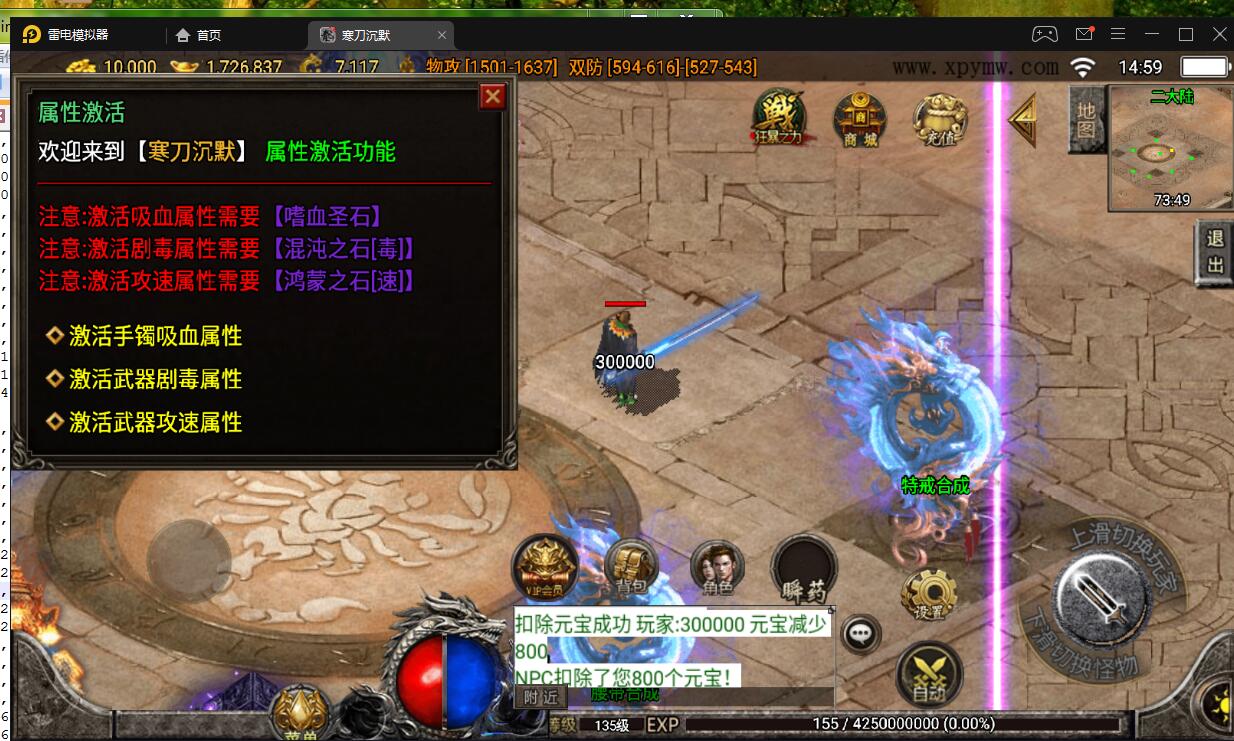The height and width of the screenshot is (741, 1234).
Task: Open the 地图 map button
Action: (x=1086, y=119)
